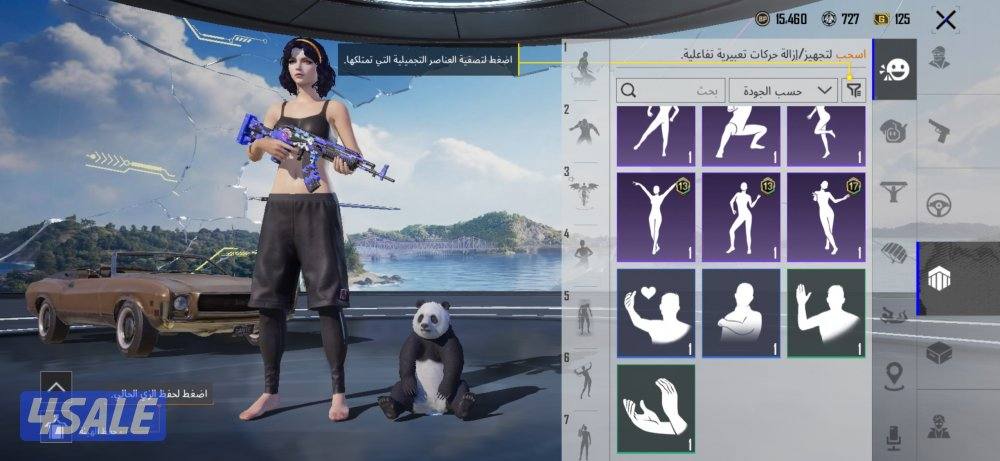1000x461 pixels.
Task: Expand the arrow above the save outfit prompt
Action: (56, 385)
